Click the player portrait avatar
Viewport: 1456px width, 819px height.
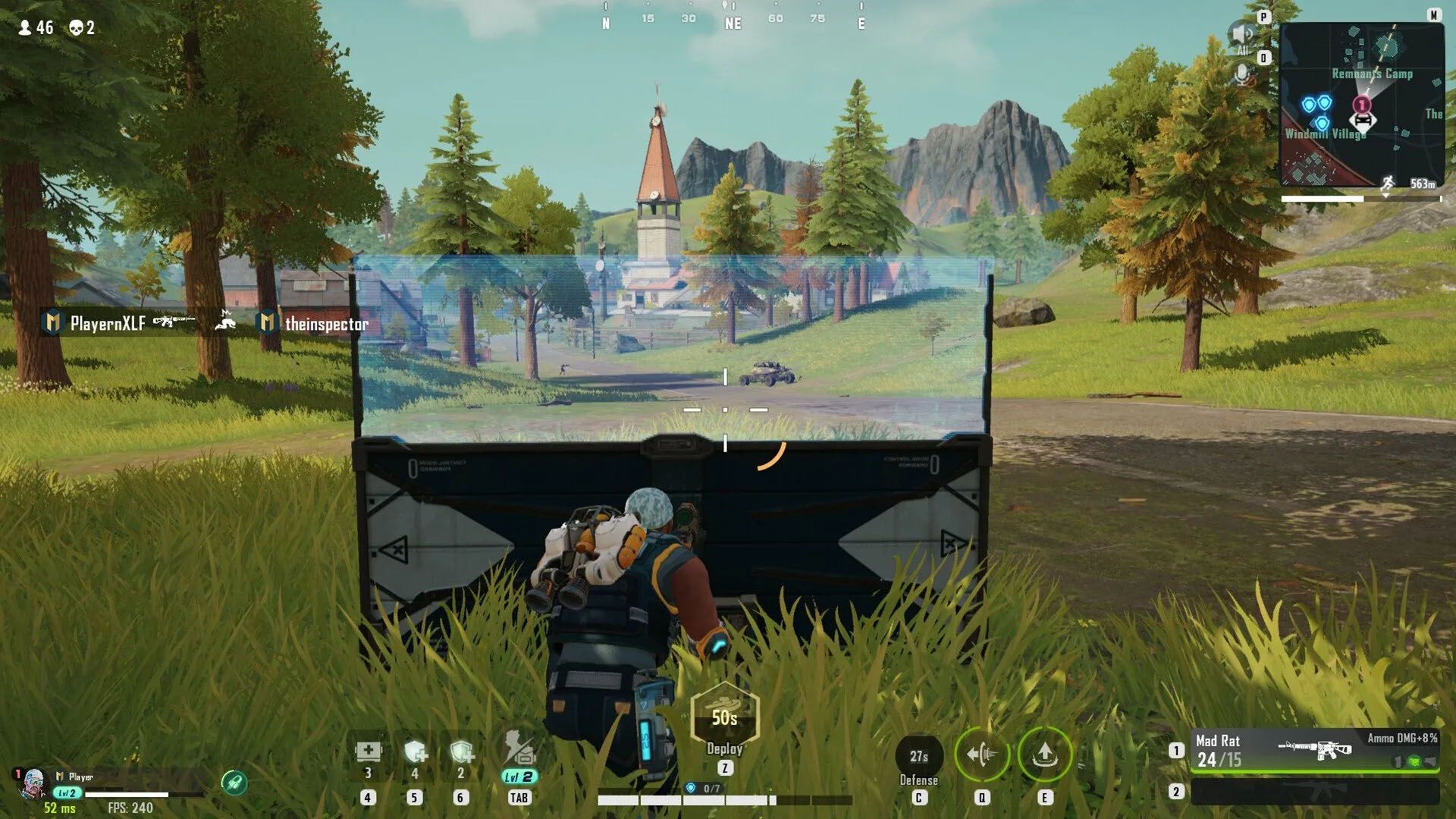[x=32, y=784]
